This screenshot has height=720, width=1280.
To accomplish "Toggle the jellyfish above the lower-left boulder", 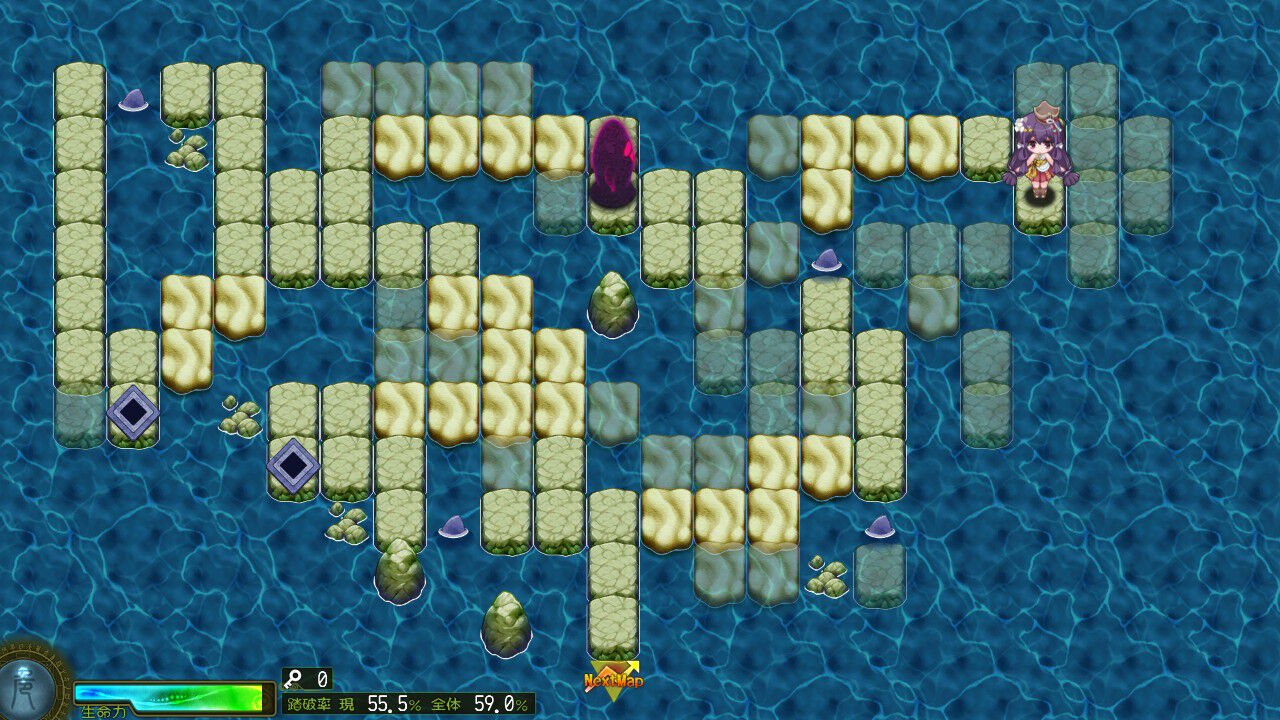I will click(455, 526).
